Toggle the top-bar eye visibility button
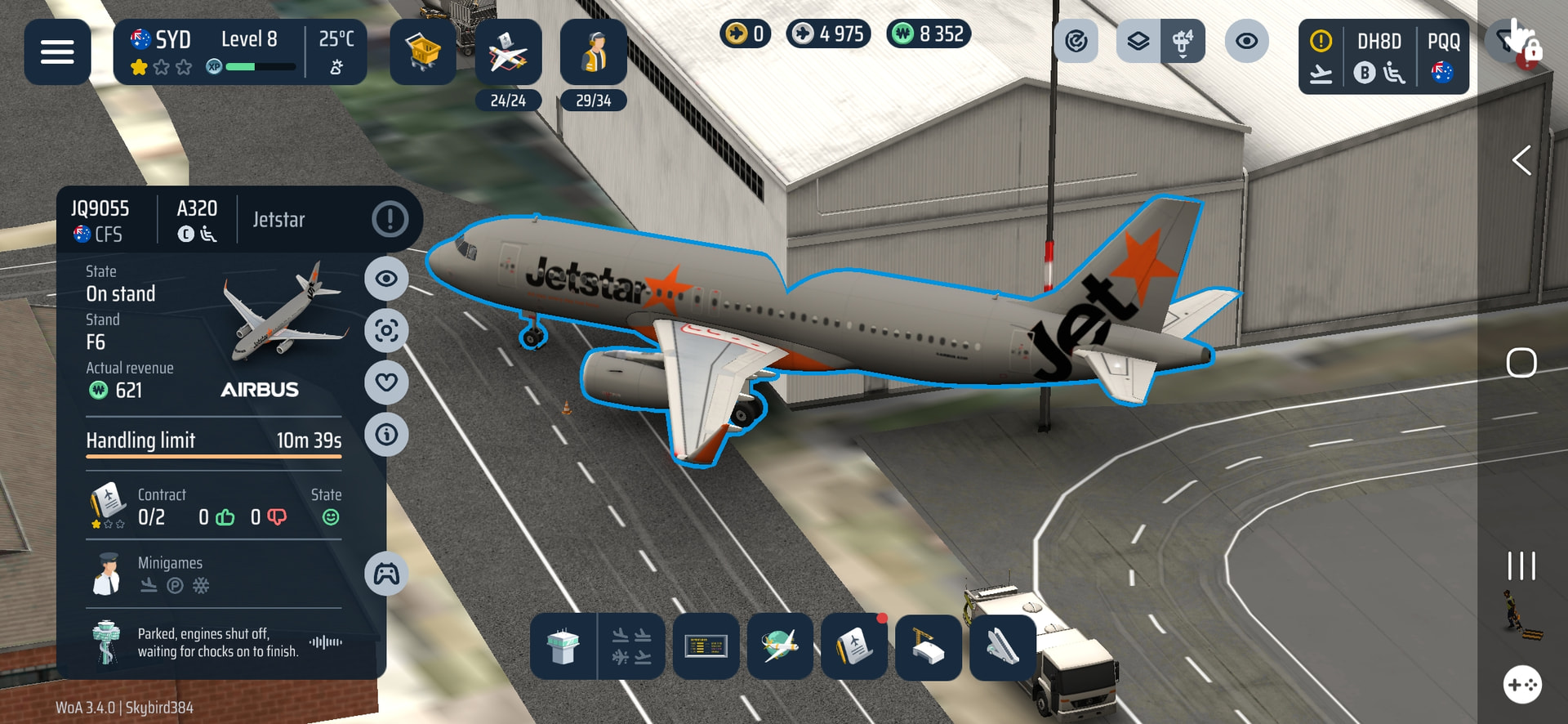This screenshot has height=724, width=1568. point(1246,41)
